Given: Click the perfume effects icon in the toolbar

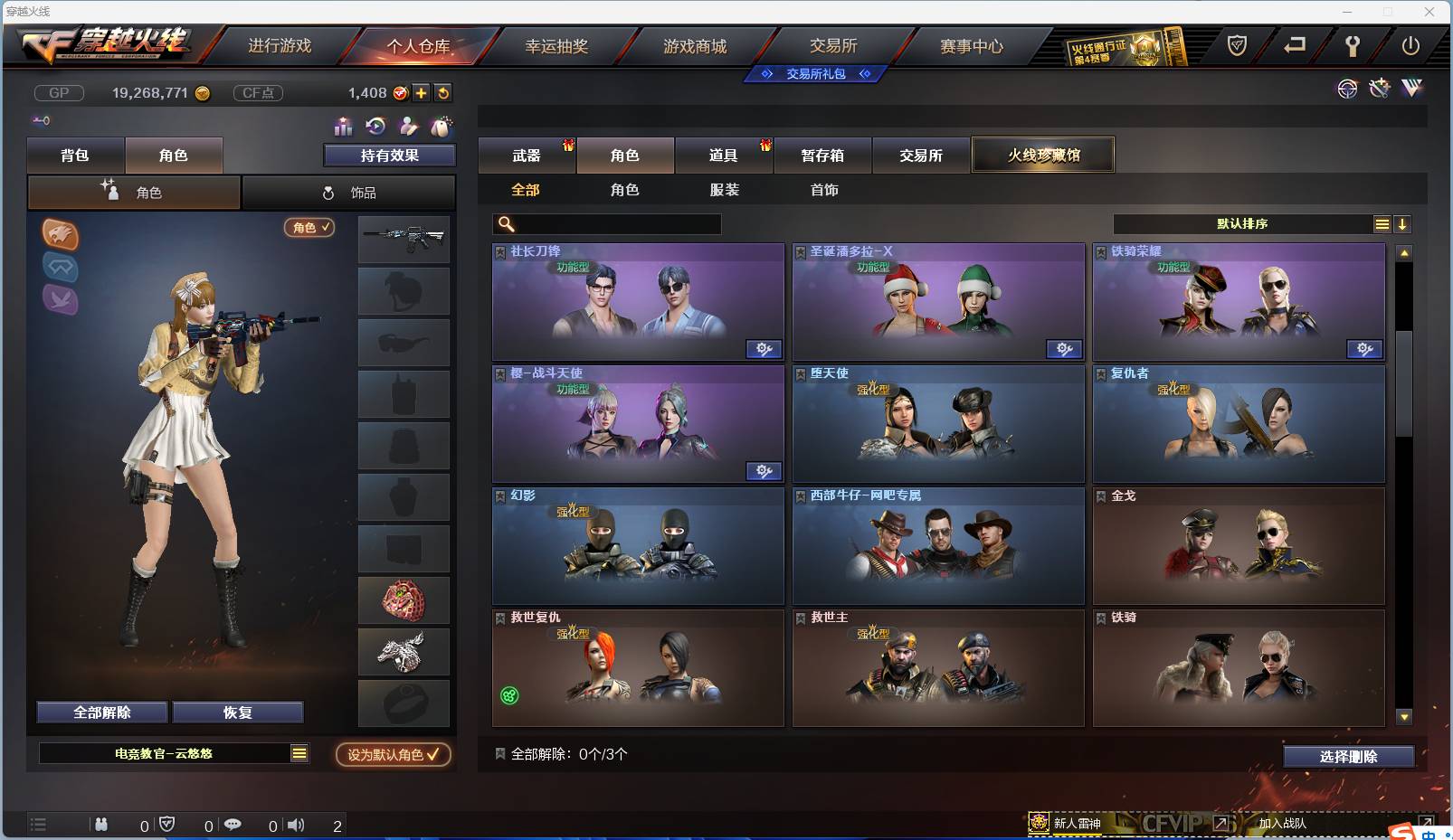Looking at the screenshot, I should 442,127.
